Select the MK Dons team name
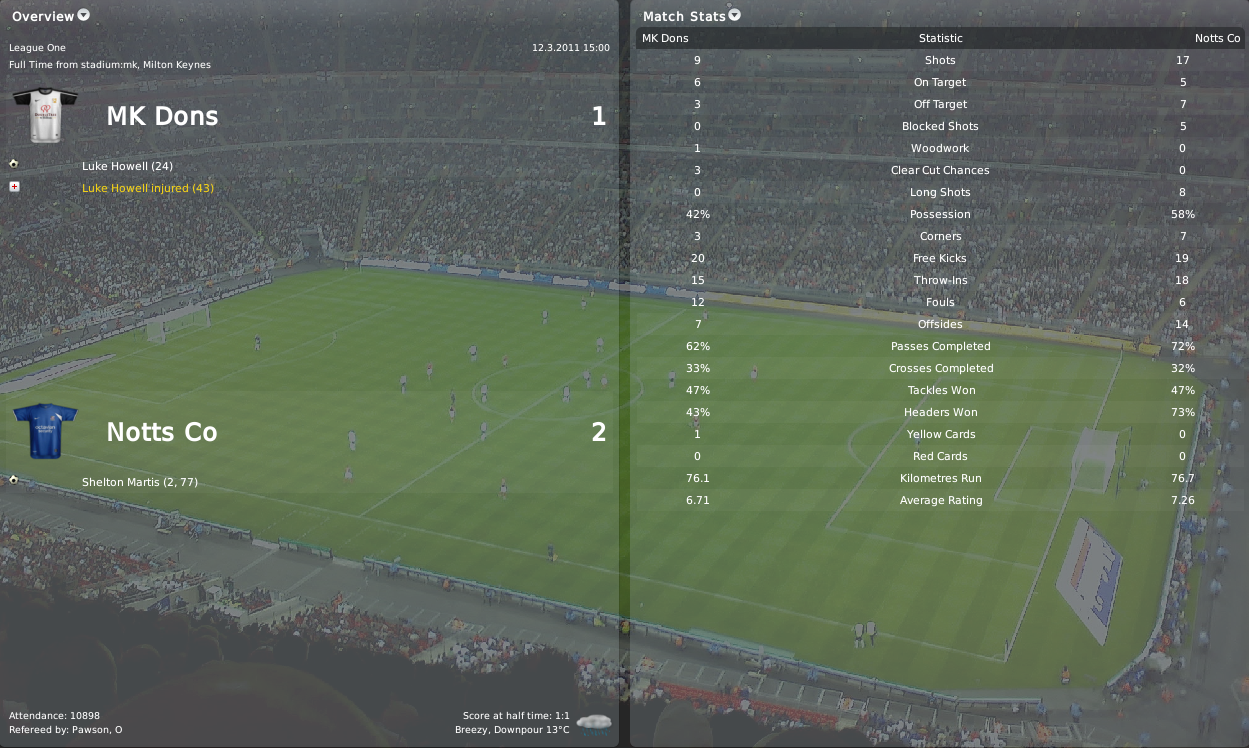The image size is (1249, 748). (162, 116)
